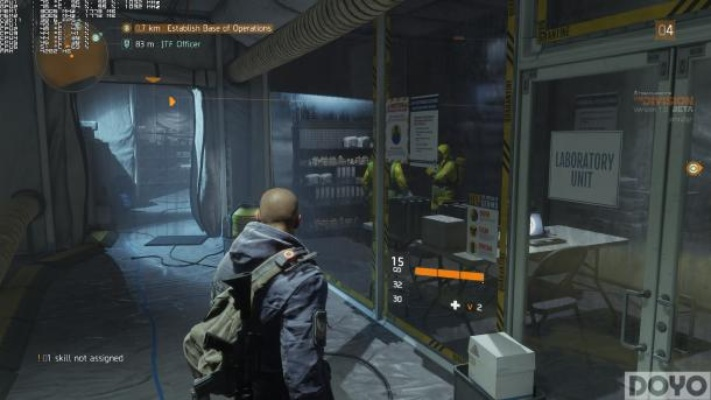Click the DOYO watermark logo
Viewport: 711px width, 400px height.
[x=667, y=385]
